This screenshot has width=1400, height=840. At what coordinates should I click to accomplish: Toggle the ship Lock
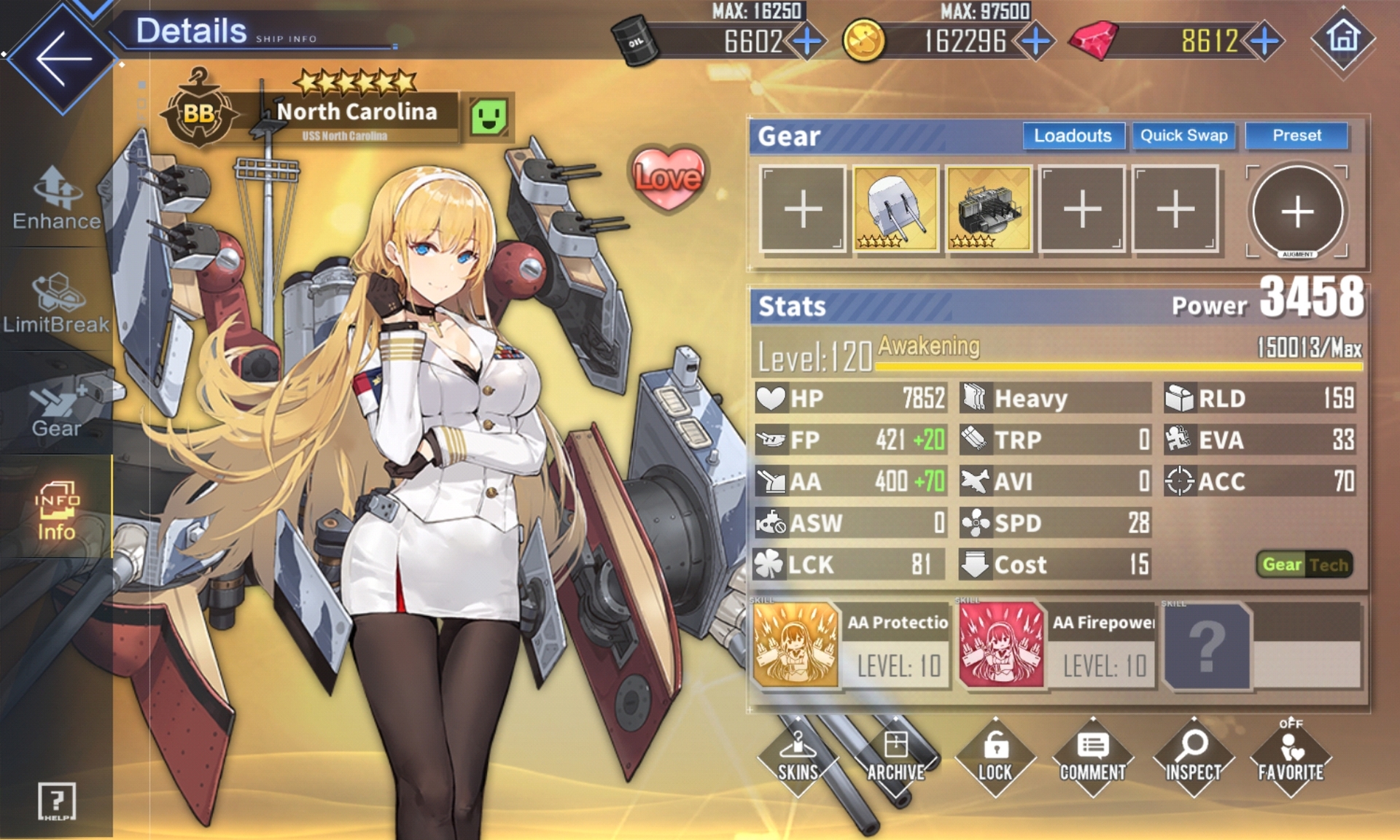(995, 758)
